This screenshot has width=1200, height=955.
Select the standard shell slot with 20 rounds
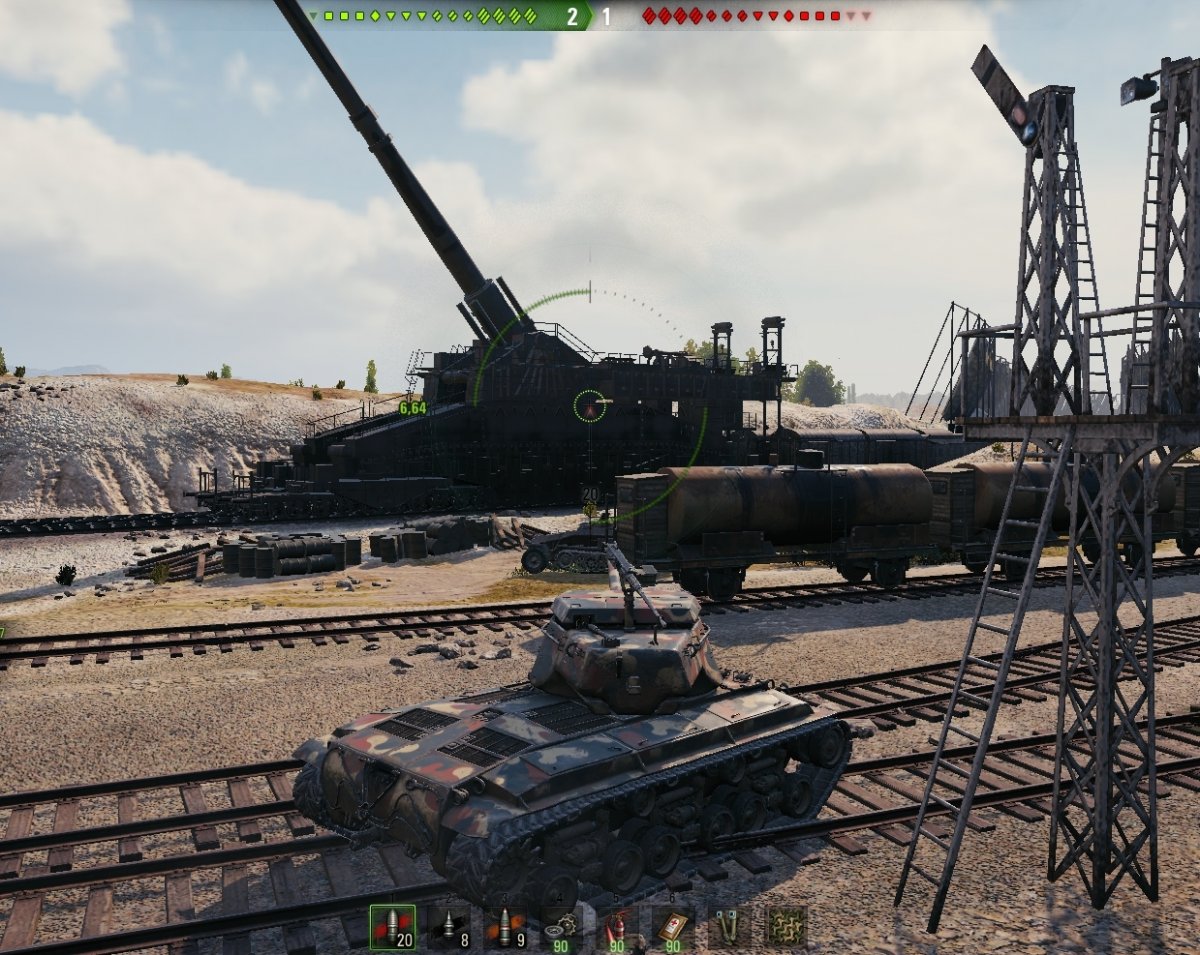point(392,927)
